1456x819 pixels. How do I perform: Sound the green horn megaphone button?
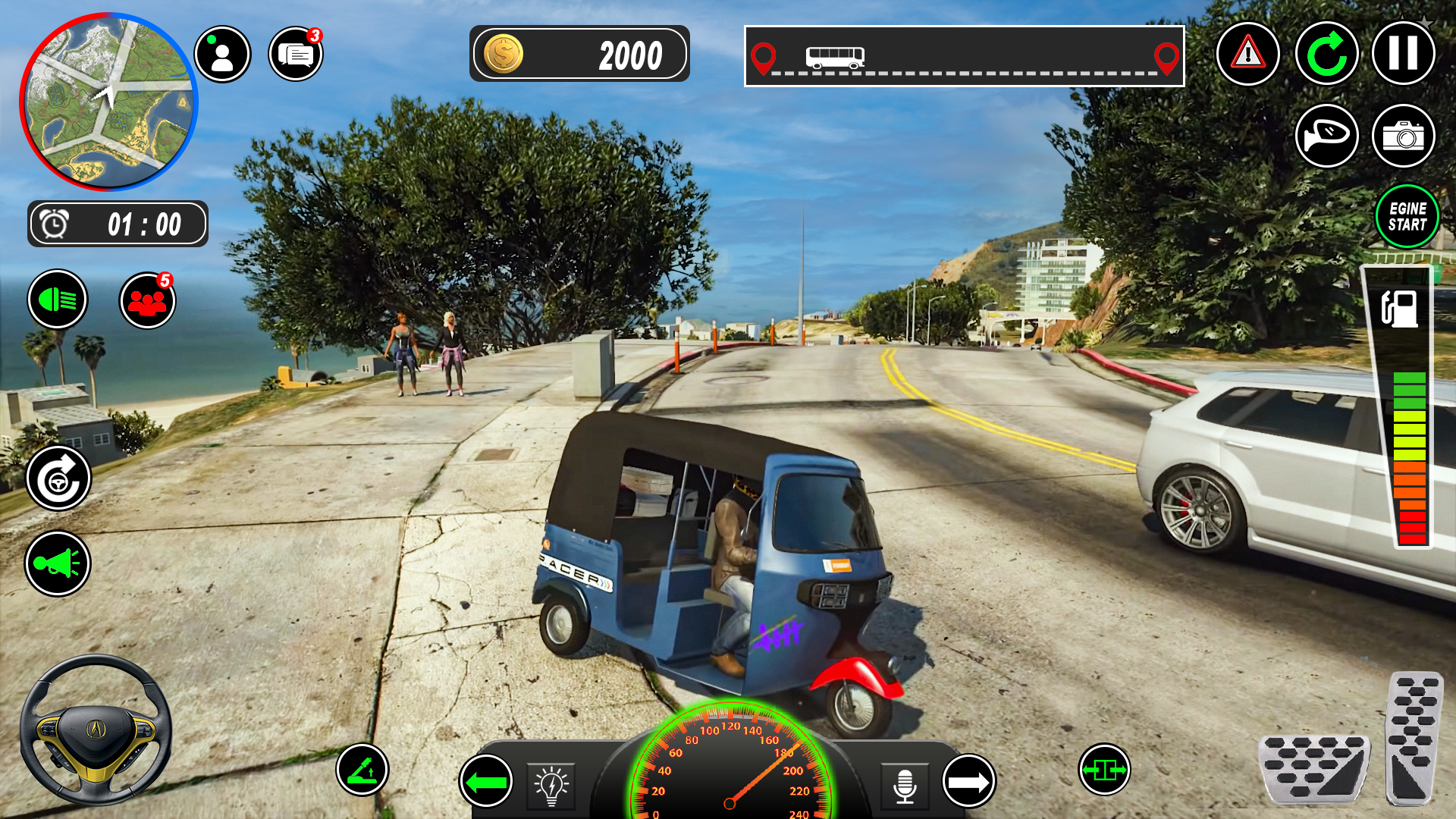click(58, 563)
